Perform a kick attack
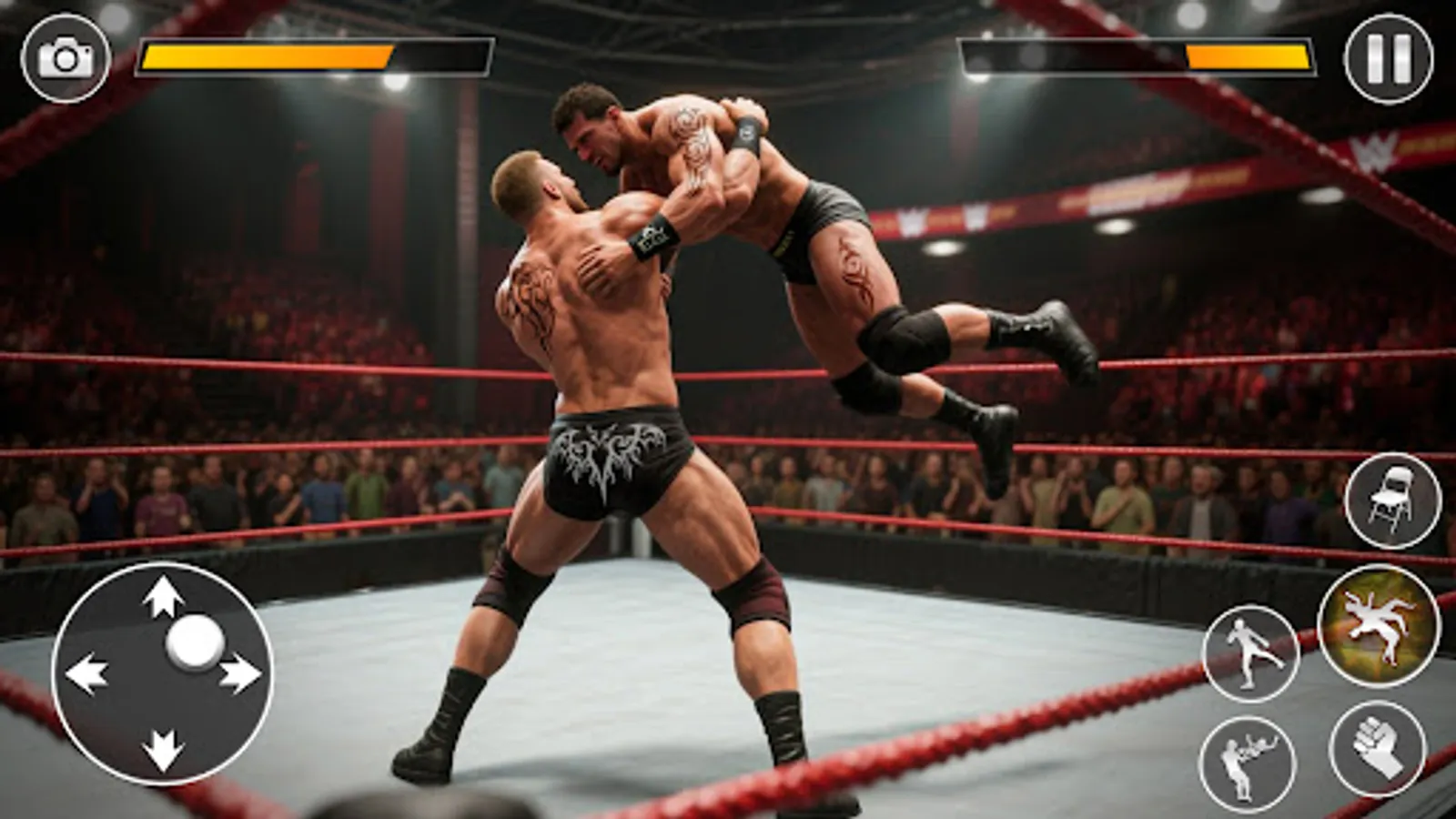1456x819 pixels. (x=1250, y=652)
